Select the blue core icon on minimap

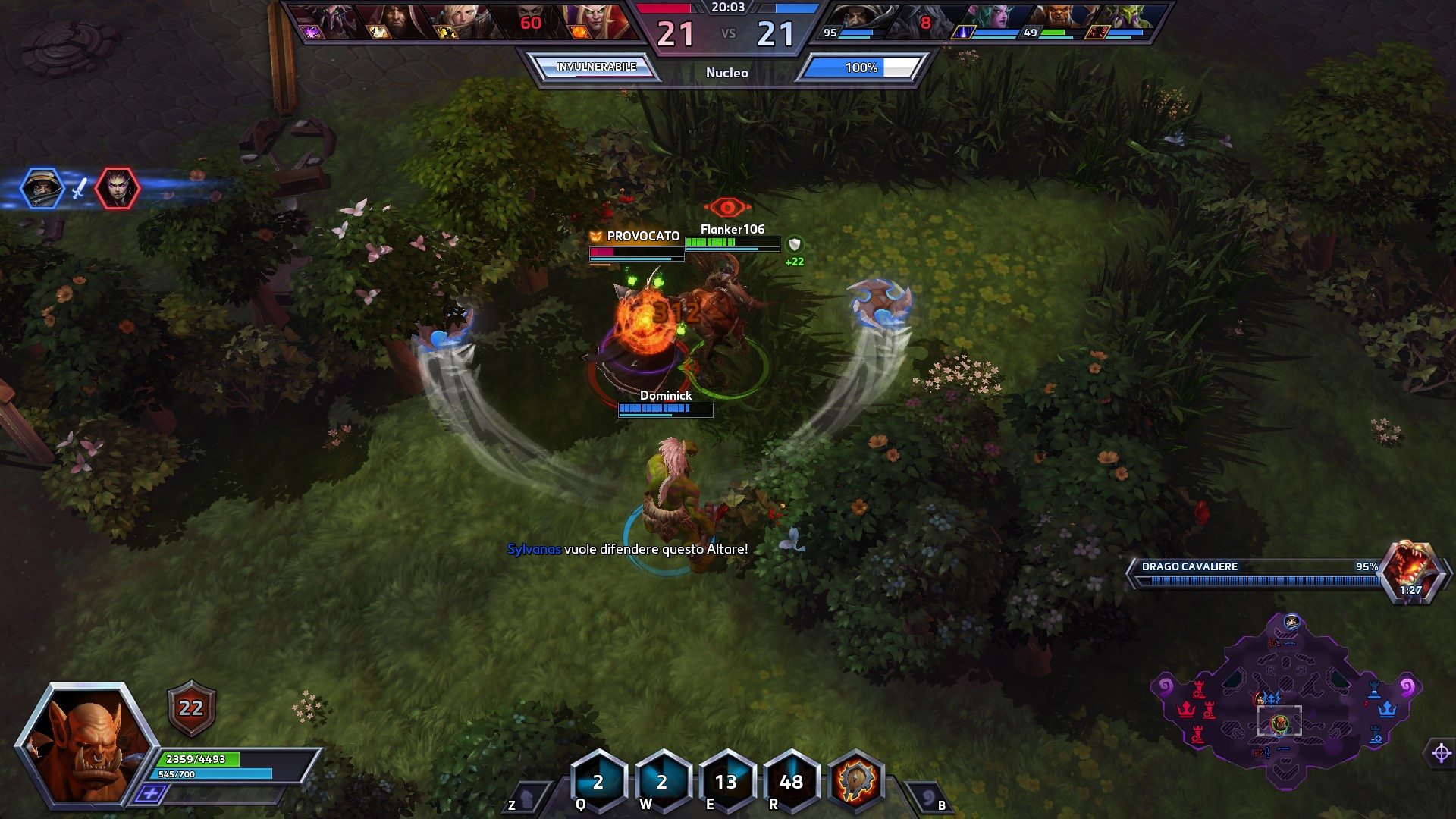[1388, 709]
